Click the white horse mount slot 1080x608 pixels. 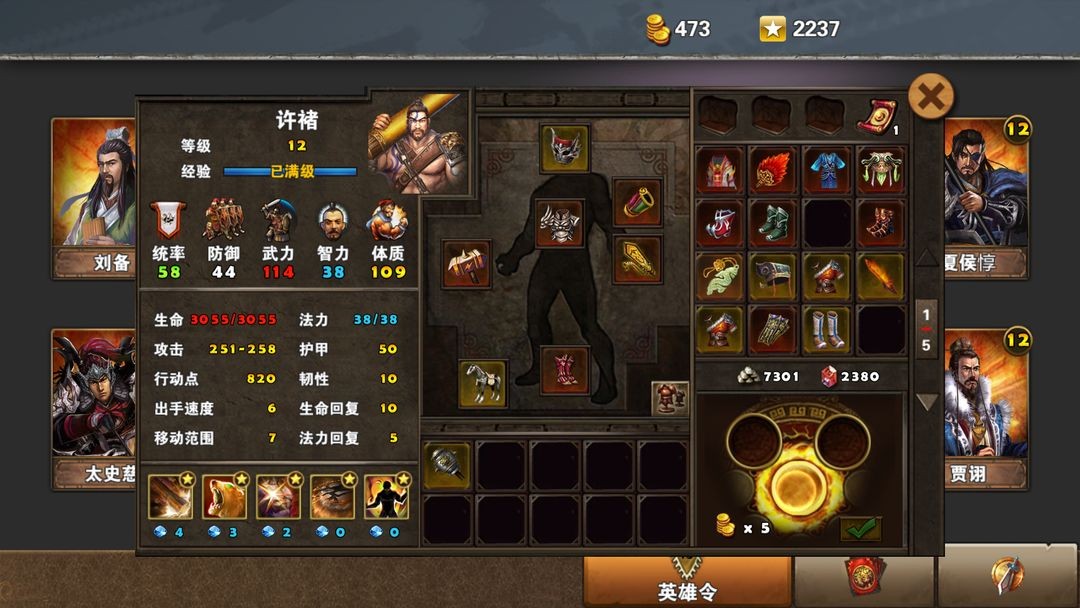[482, 384]
